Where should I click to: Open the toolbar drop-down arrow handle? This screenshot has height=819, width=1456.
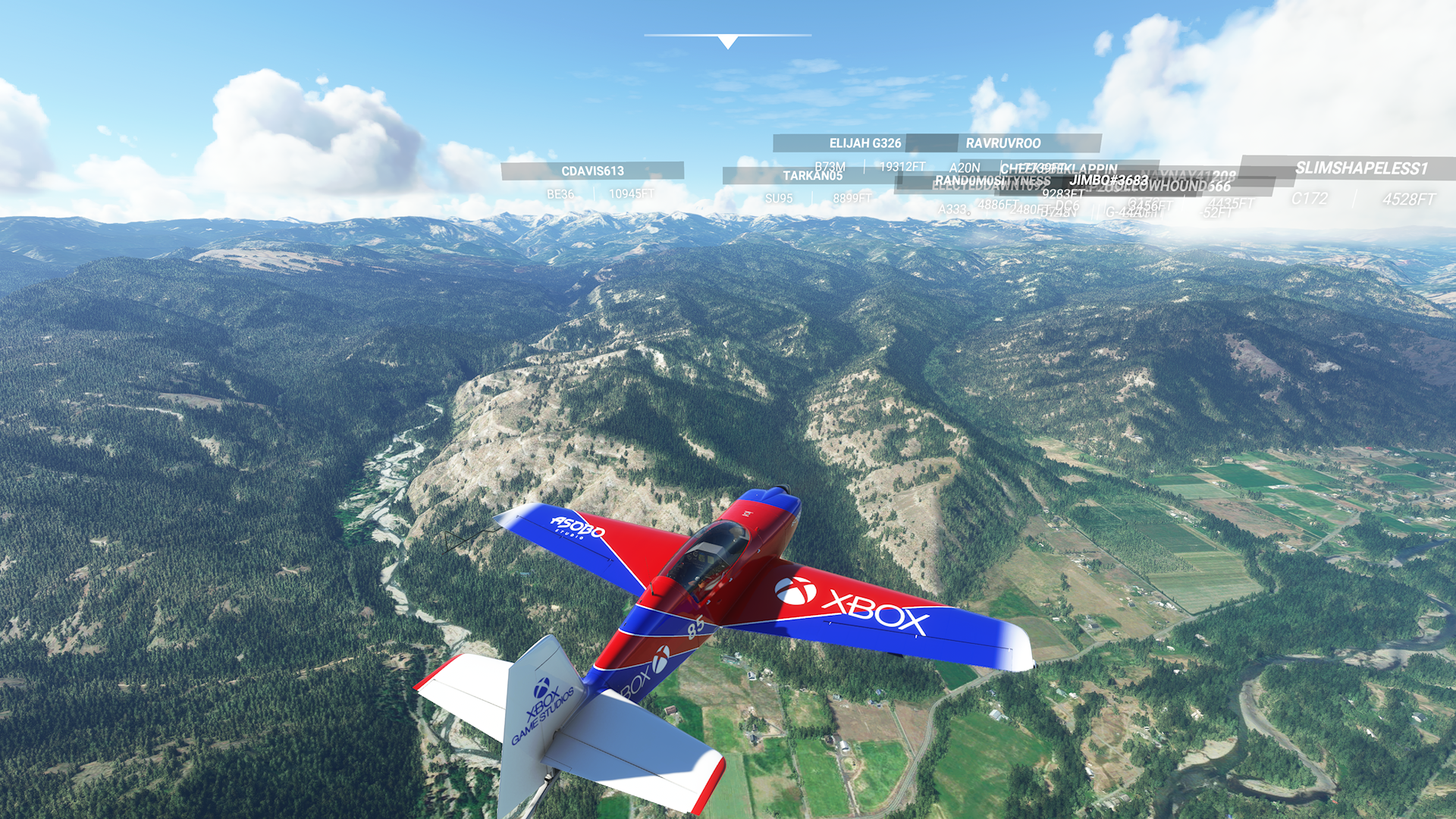click(727, 42)
